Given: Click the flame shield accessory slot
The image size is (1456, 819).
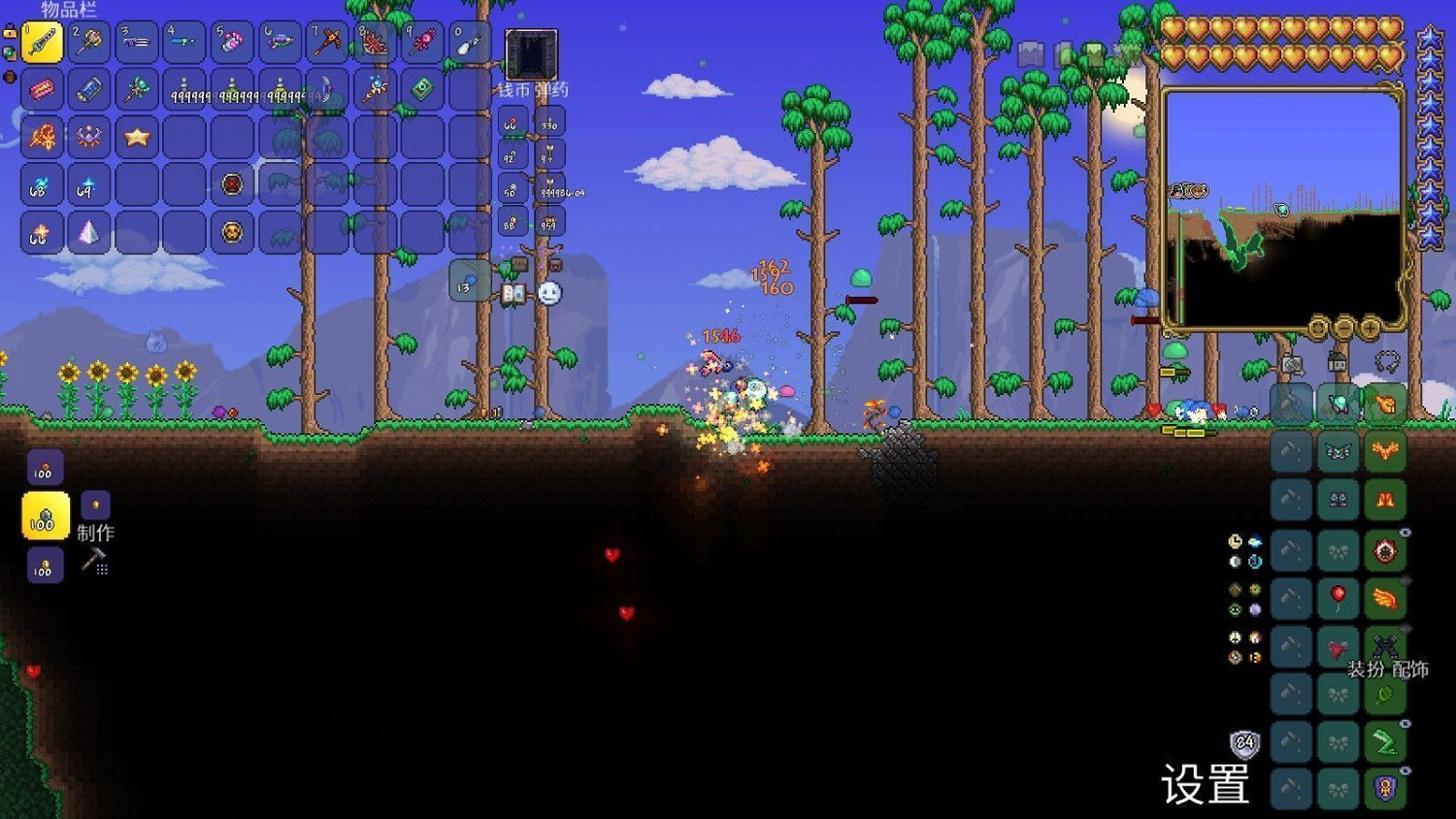Looking at the screenshot, I should (1386, 551).
